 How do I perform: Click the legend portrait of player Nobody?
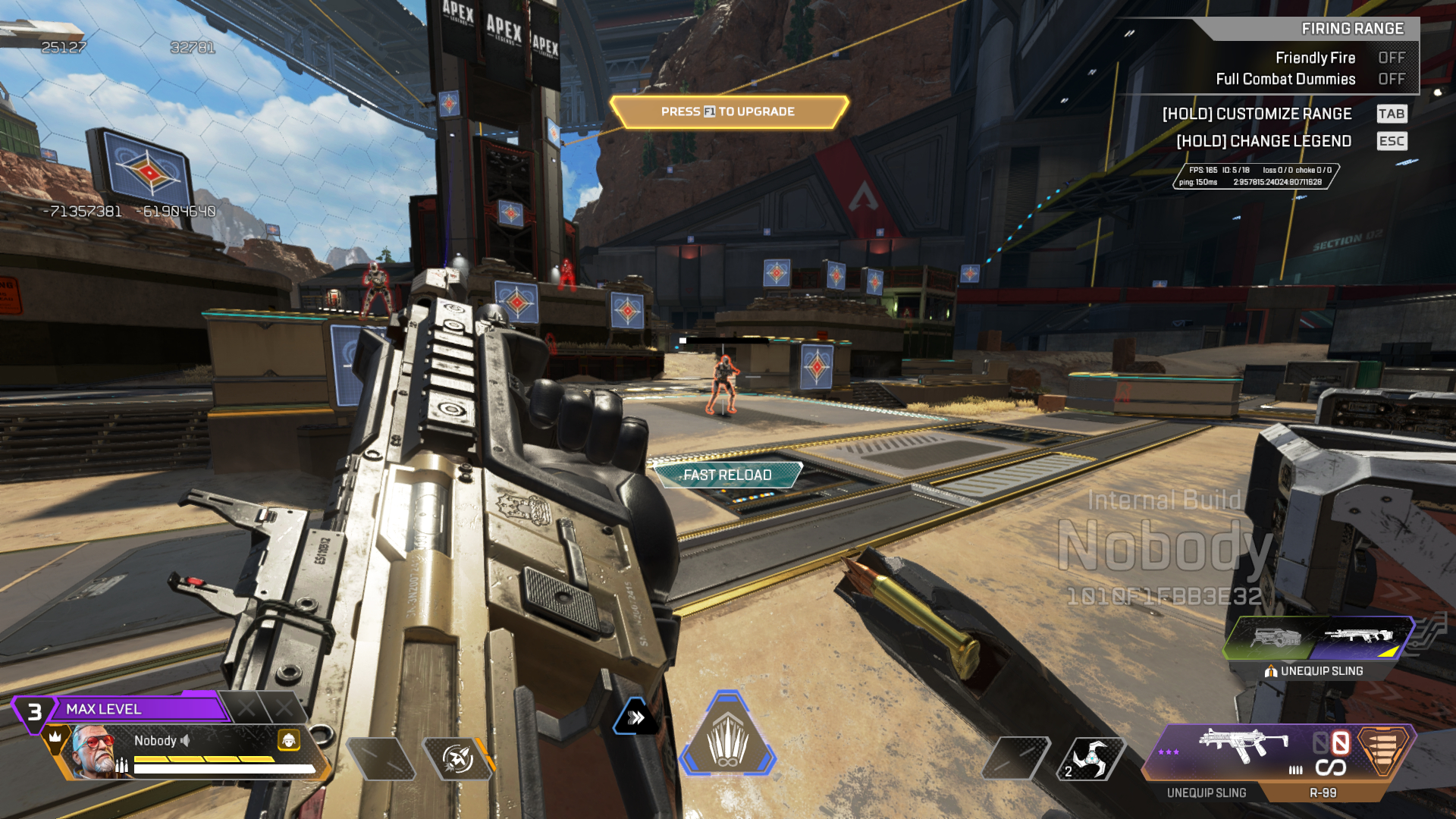click(97, 752)
